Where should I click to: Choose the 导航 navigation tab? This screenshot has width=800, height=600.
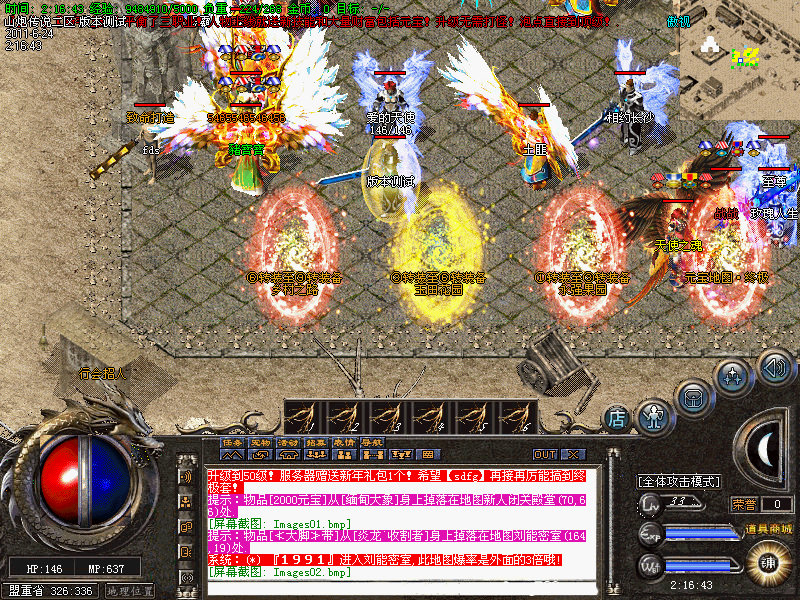pos(373,441)
